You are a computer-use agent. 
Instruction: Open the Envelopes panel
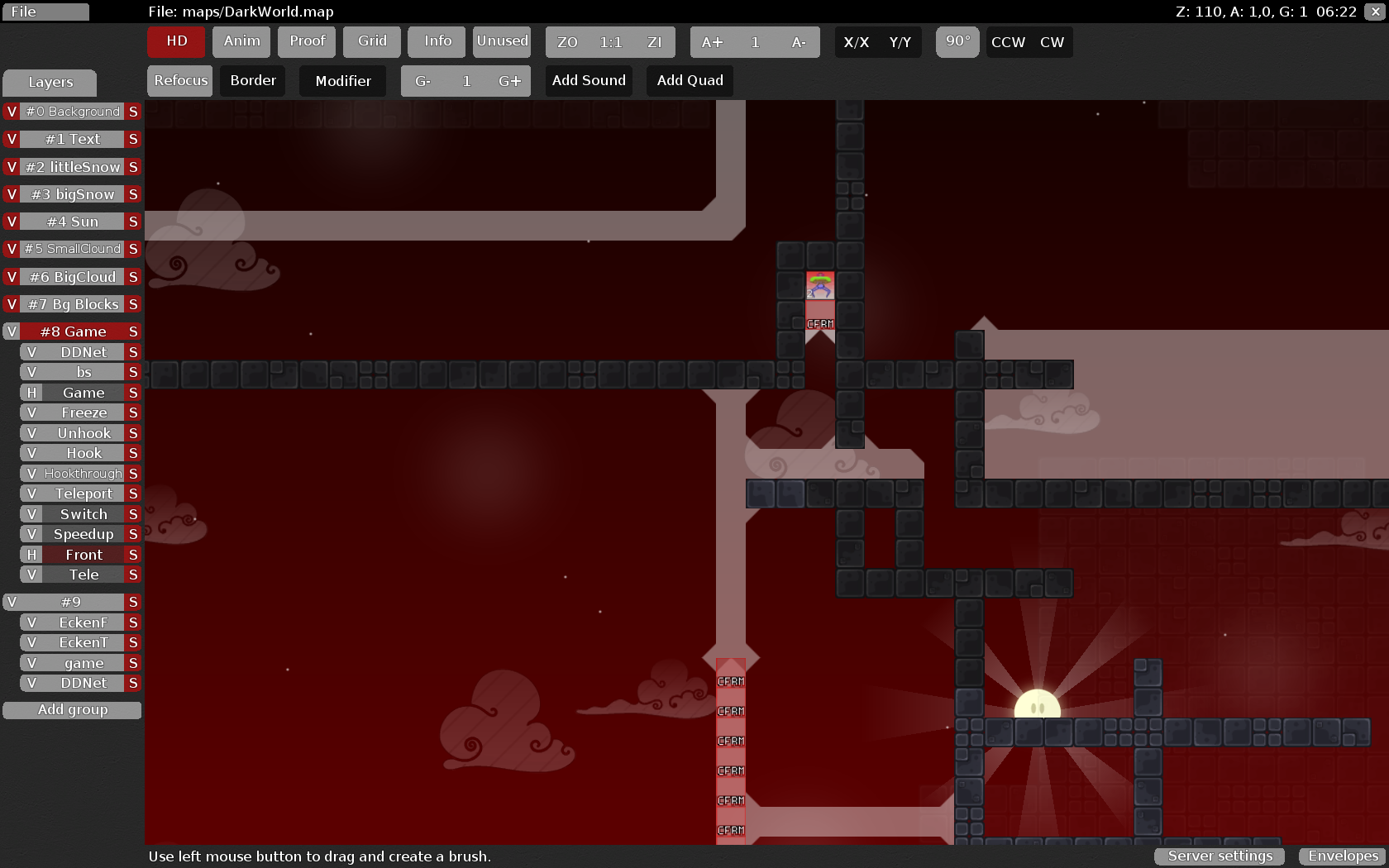[1343, 856]
